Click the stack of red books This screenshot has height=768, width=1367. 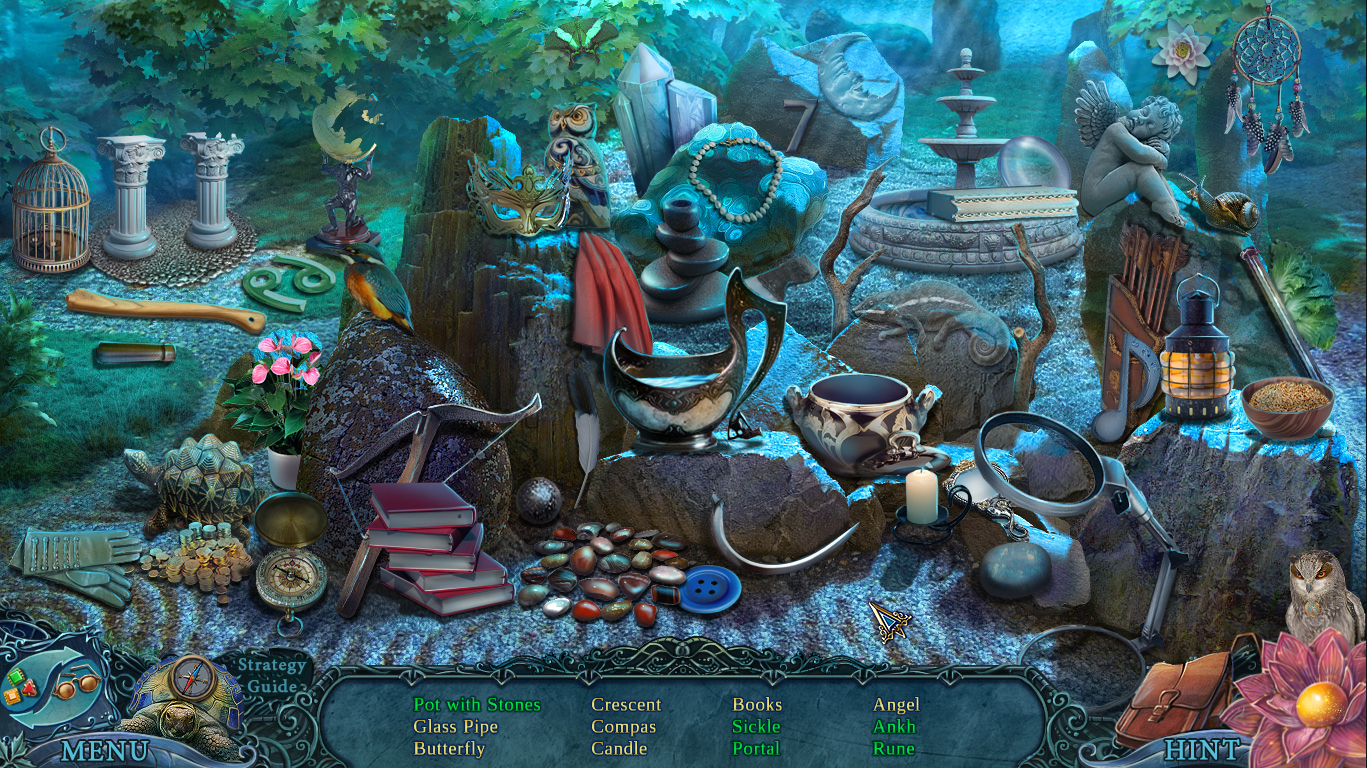(438, 550)
